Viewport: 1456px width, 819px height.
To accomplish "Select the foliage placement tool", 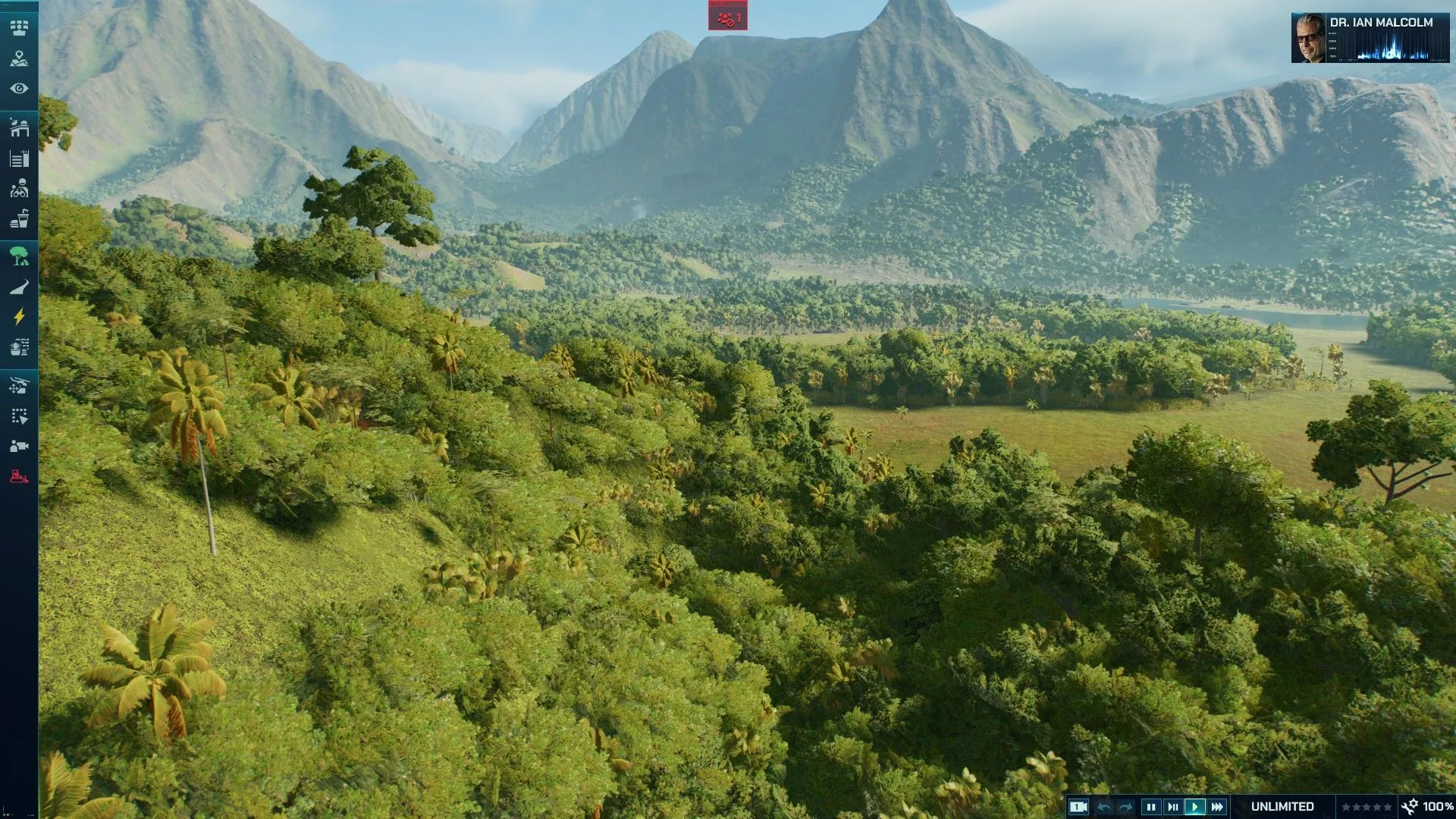I will 20,256.
